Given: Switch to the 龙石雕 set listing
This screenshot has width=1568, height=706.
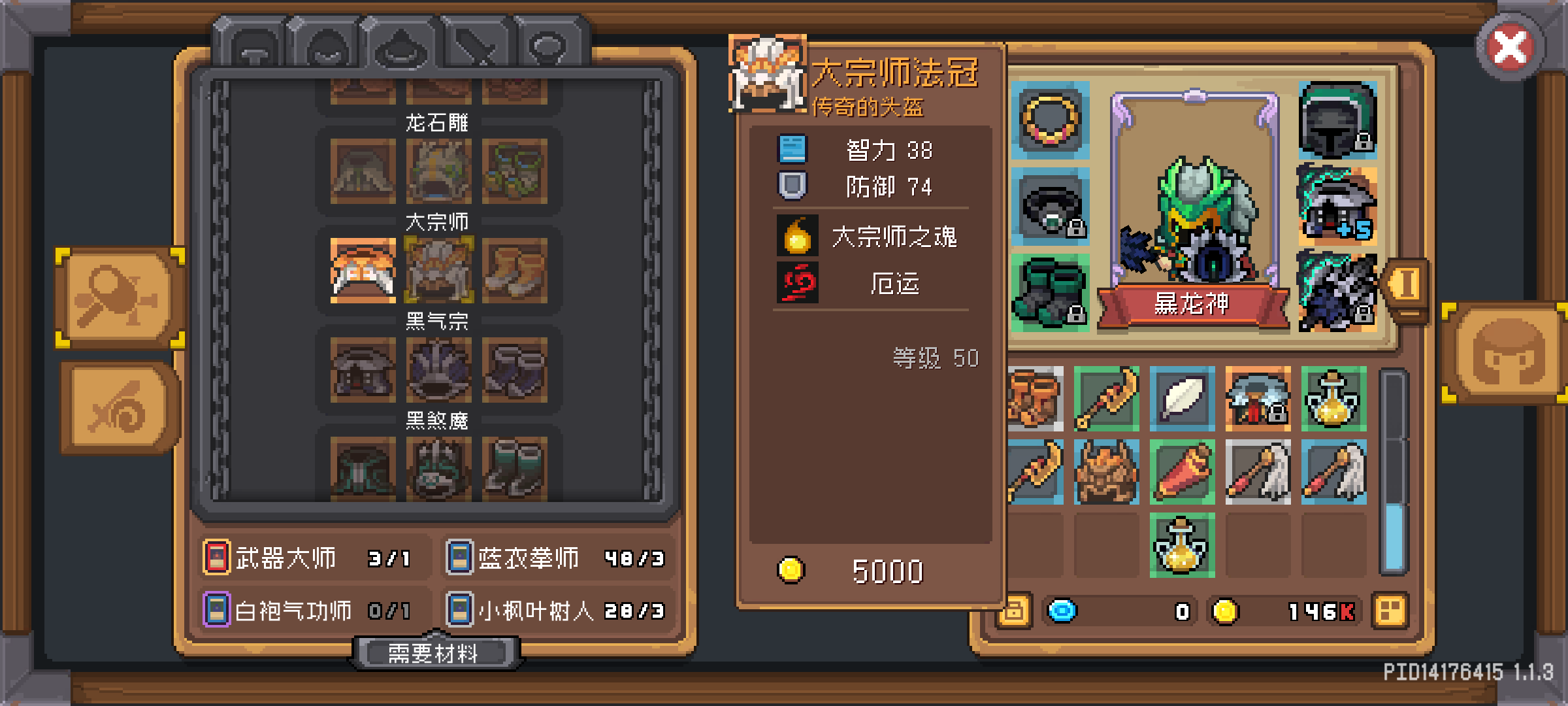Looking at the screenshot, I should (436, 123).
